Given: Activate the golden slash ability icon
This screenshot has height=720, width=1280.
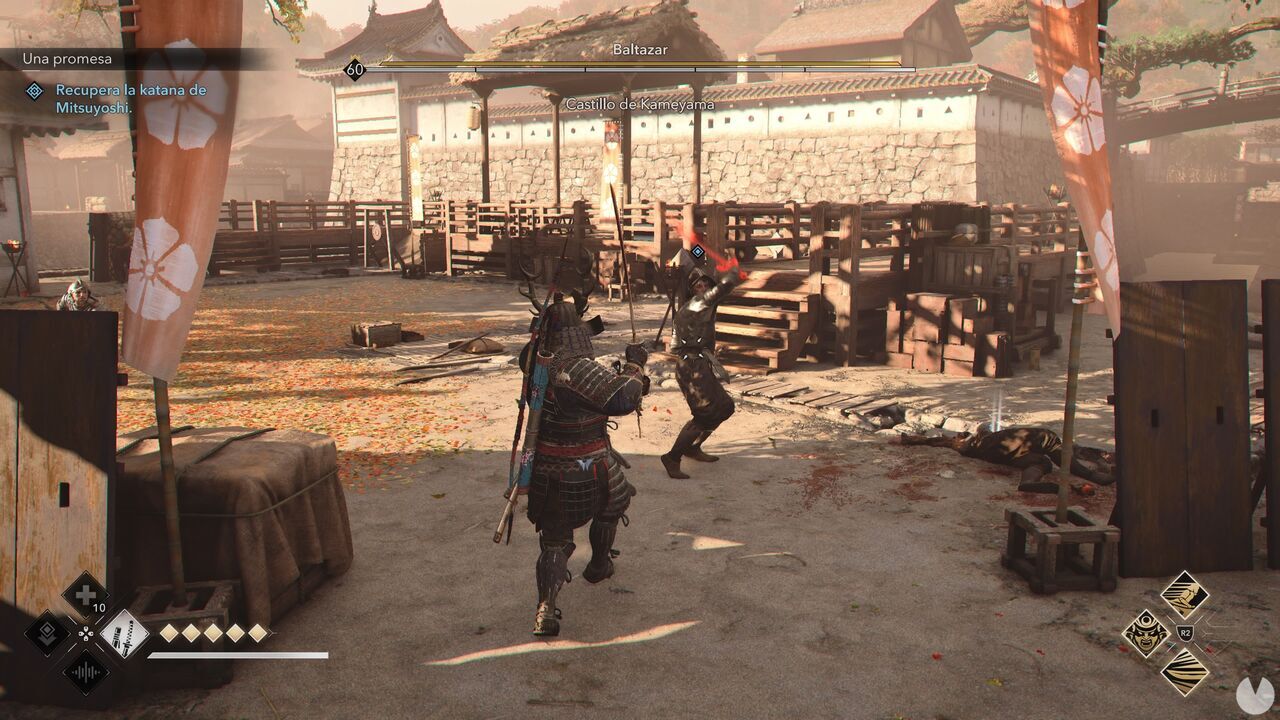Looking at the screenshot, I should tap(1184, 672).
